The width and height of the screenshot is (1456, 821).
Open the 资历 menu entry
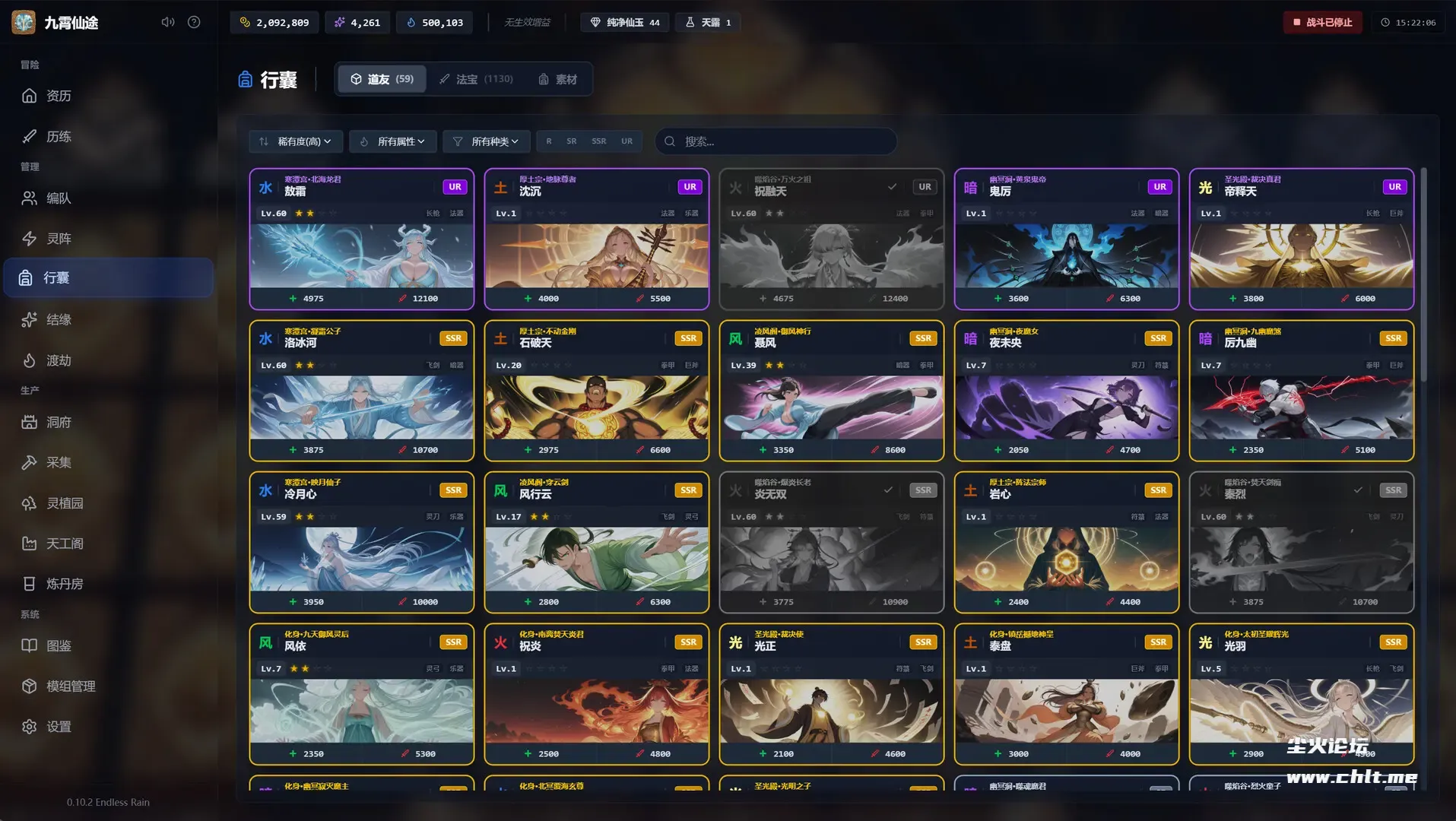click(58, 96)
